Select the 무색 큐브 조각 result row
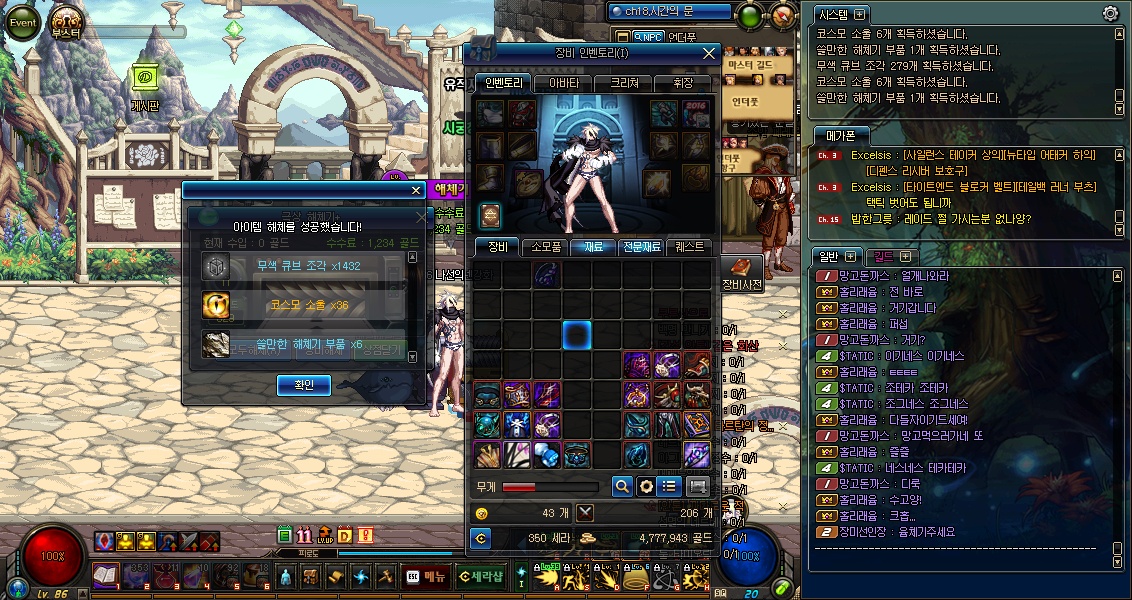This screenshot has height=600, width=1132. tap(304, 266)
